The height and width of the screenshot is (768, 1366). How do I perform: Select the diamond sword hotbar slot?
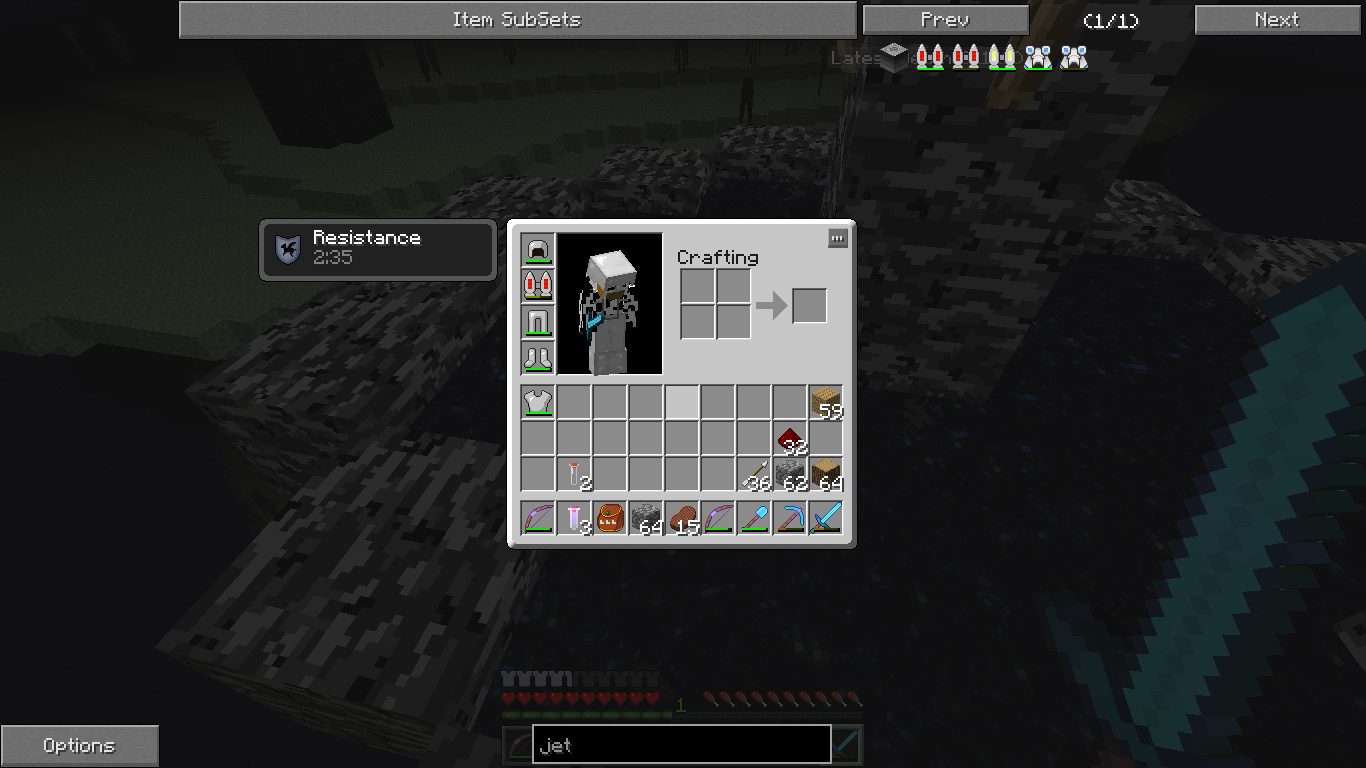click(x=826, y=518)
